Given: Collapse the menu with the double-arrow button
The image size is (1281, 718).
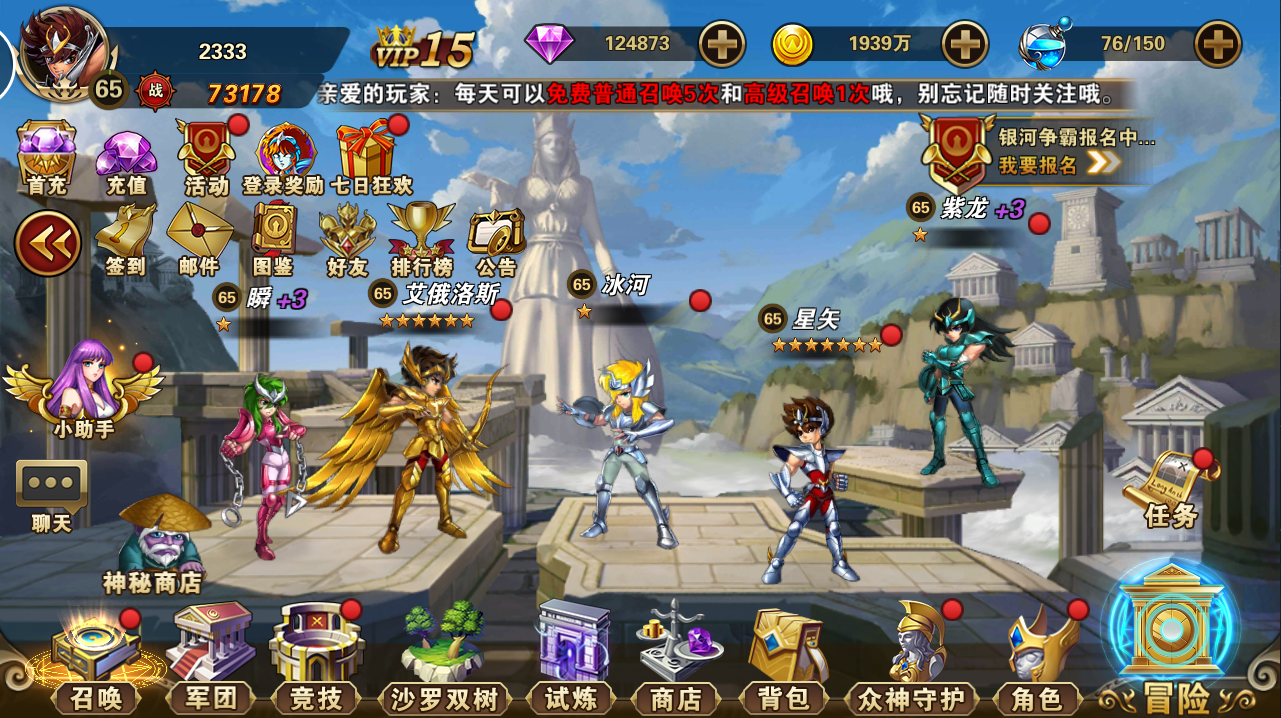Looking at the screenshot, I should 47,243.
